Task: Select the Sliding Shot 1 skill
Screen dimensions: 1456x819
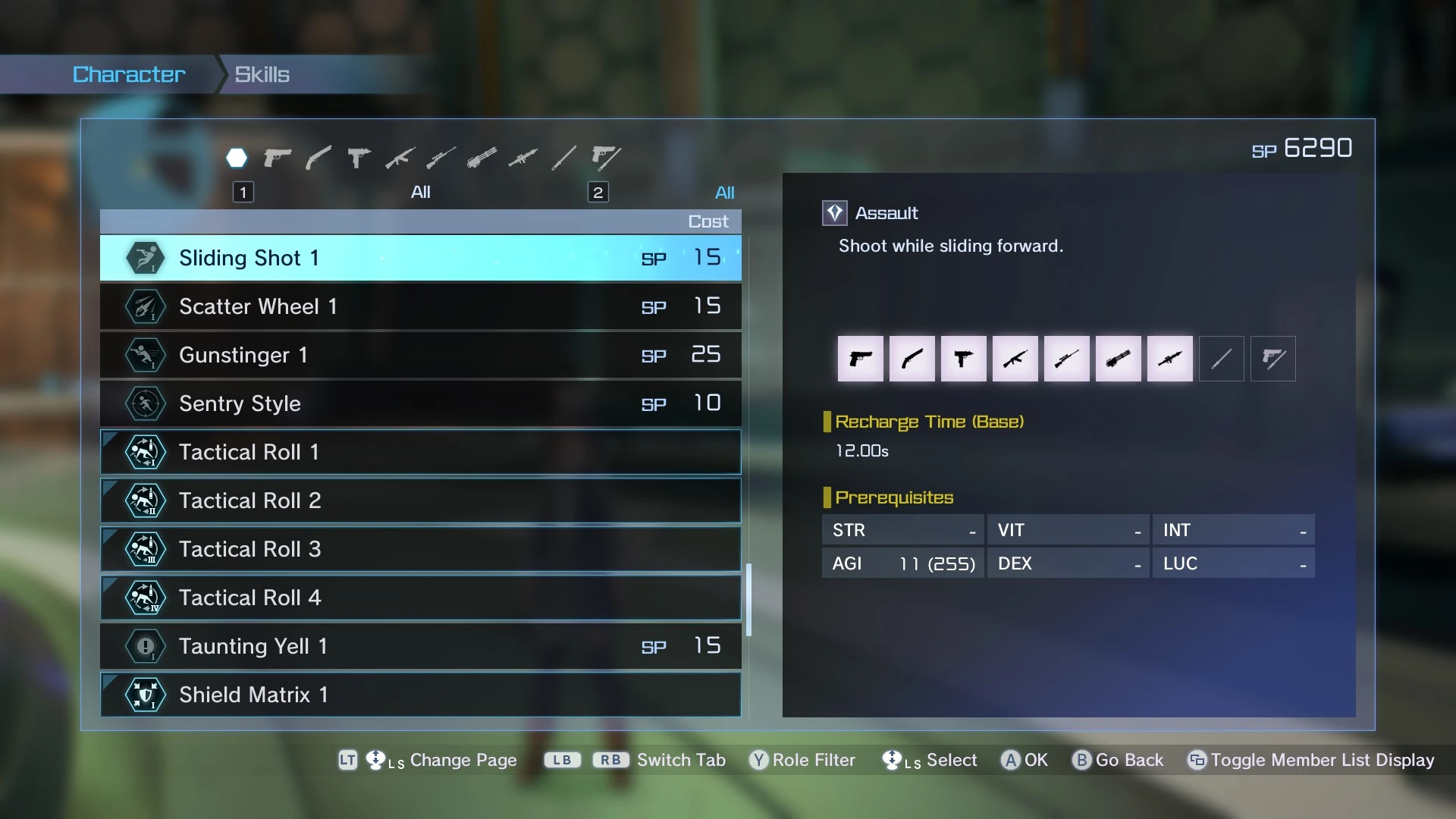Action: click(420, 258)
